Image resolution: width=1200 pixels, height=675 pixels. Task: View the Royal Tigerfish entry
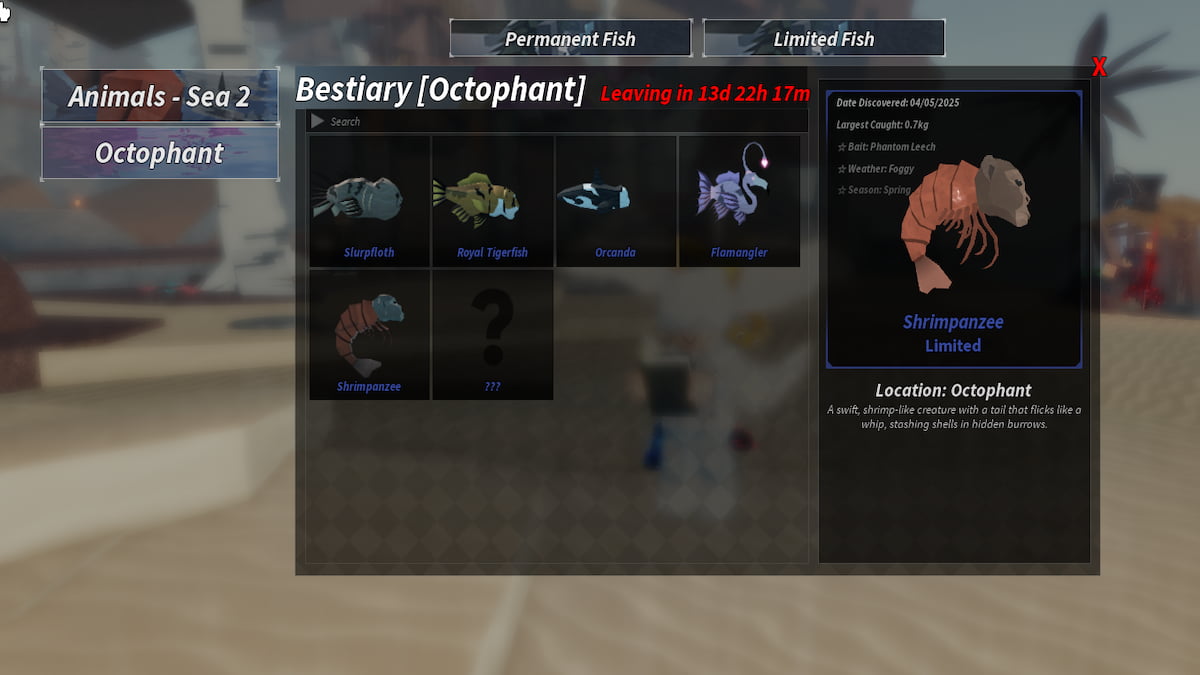coord(492,202)
